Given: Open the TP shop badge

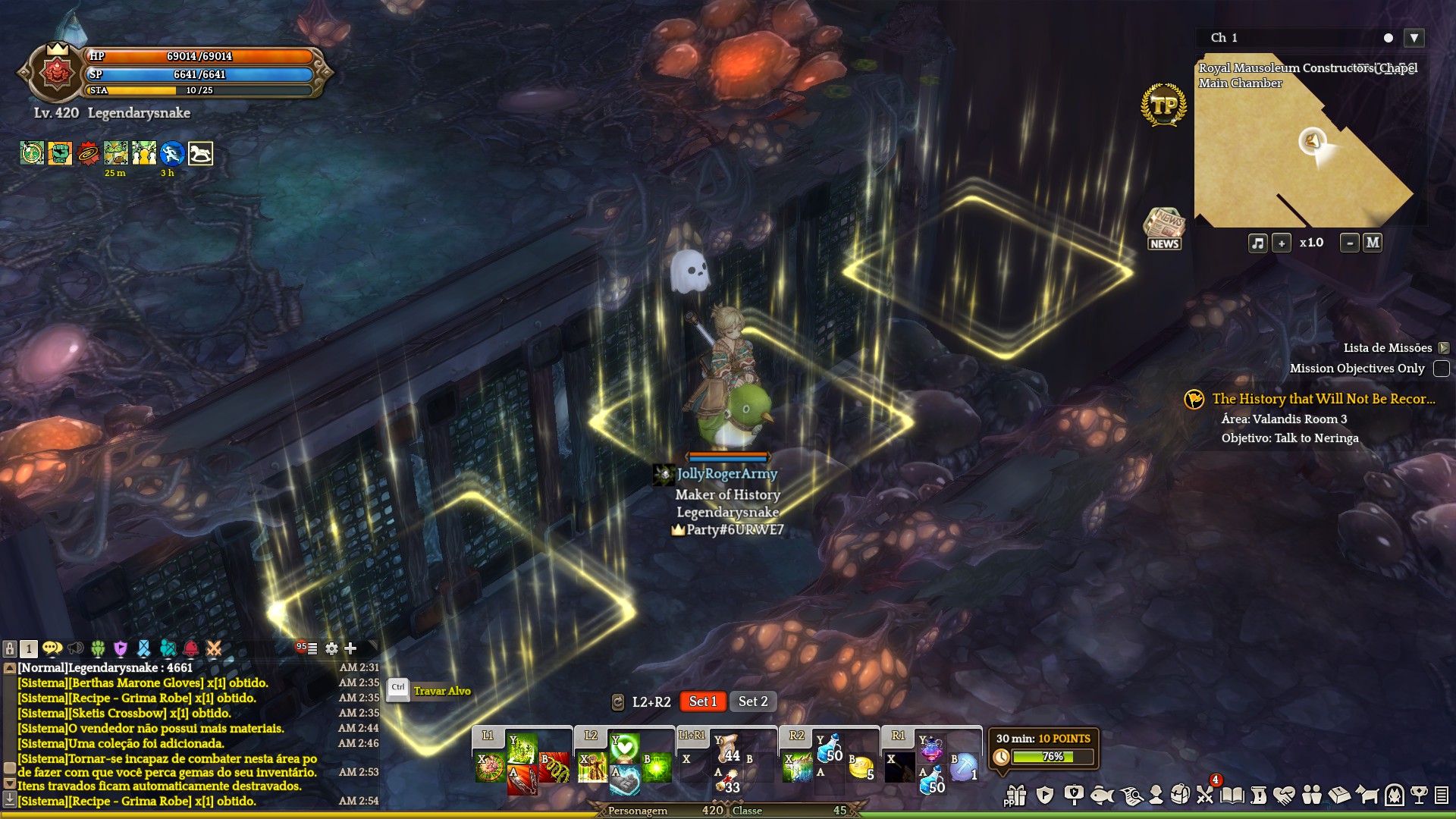Looking at the screenshot, I should click(x=1163, y=105).
